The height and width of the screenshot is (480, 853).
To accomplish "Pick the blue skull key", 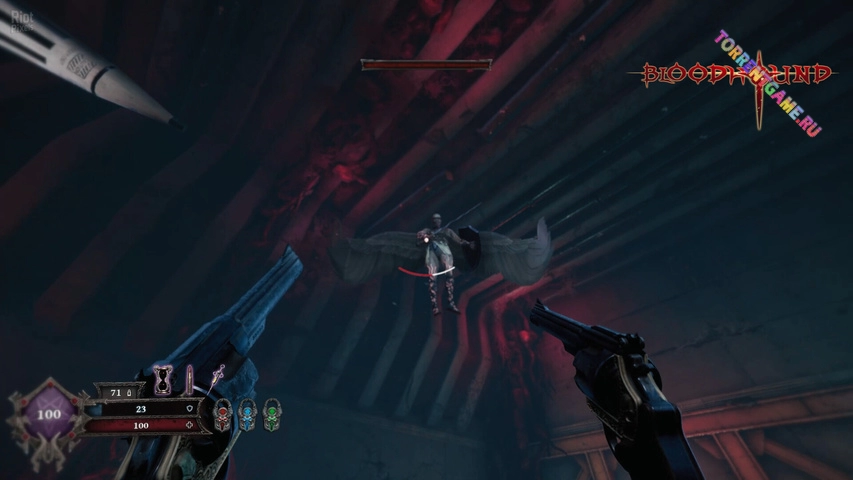I will (247, 413).
